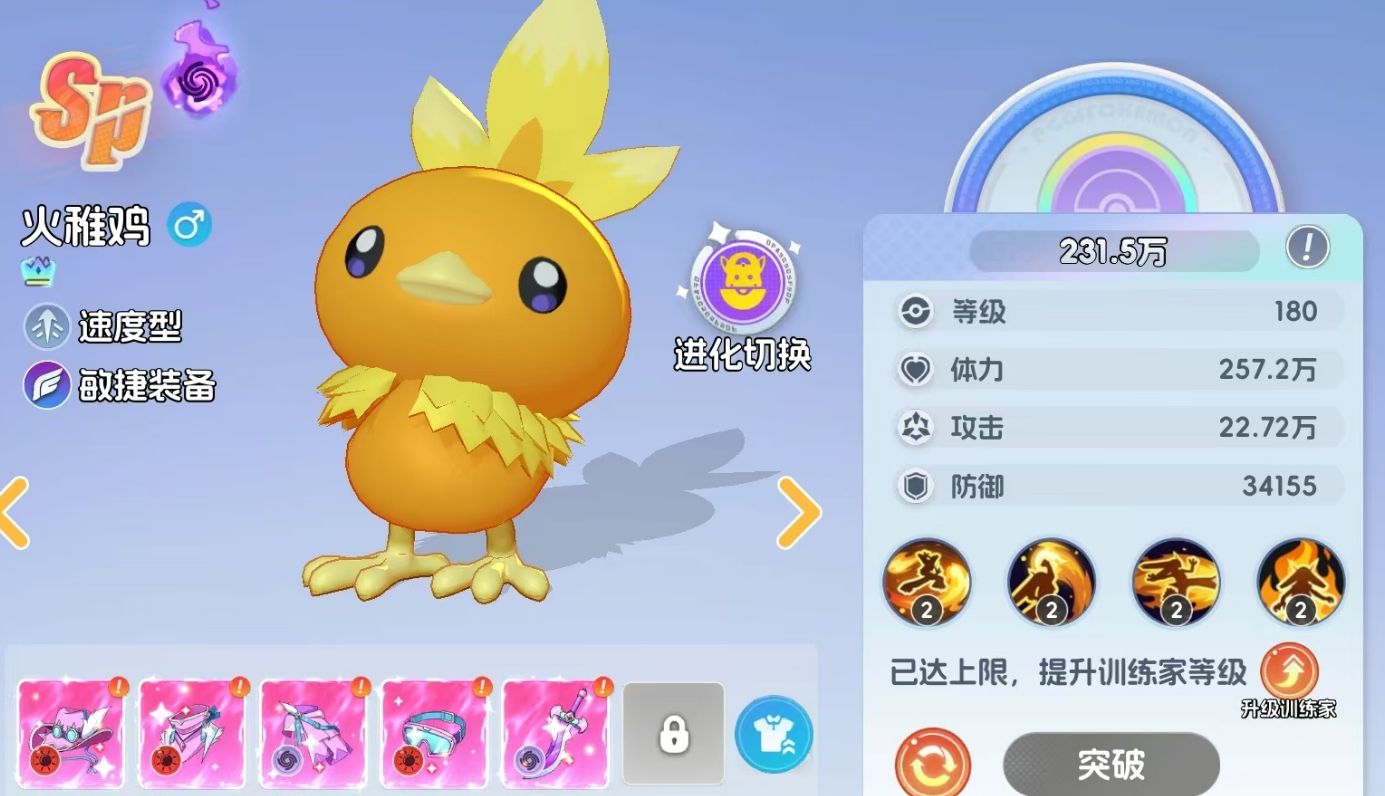Show the next Pokémon with the right arrow
Image resolution: width=1385 pixels, height=796 pixels.
point(798,512)
